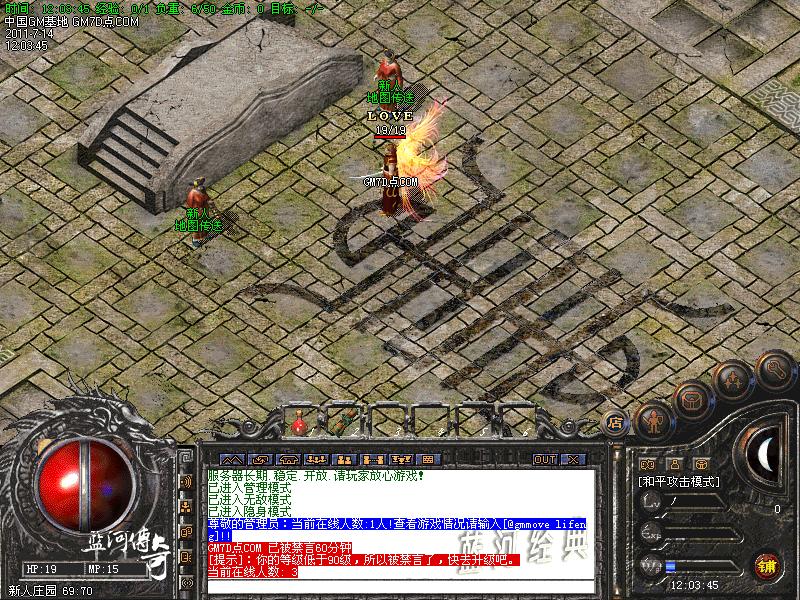Close the game with the X button

tap(572, 459)
